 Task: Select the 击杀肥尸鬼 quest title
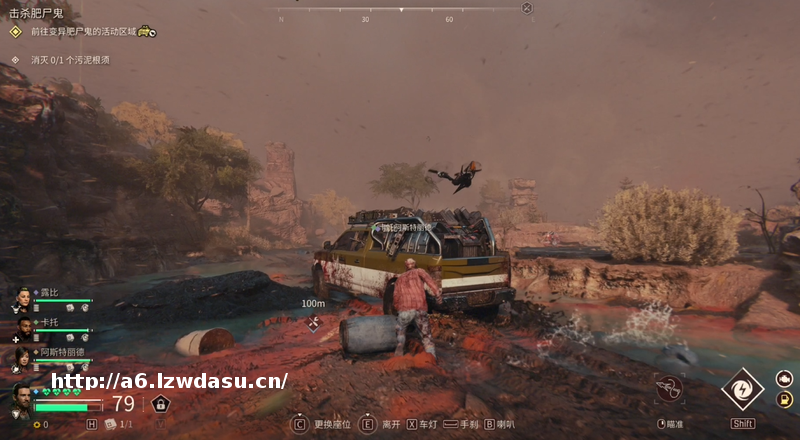click(x=36, y=14)
